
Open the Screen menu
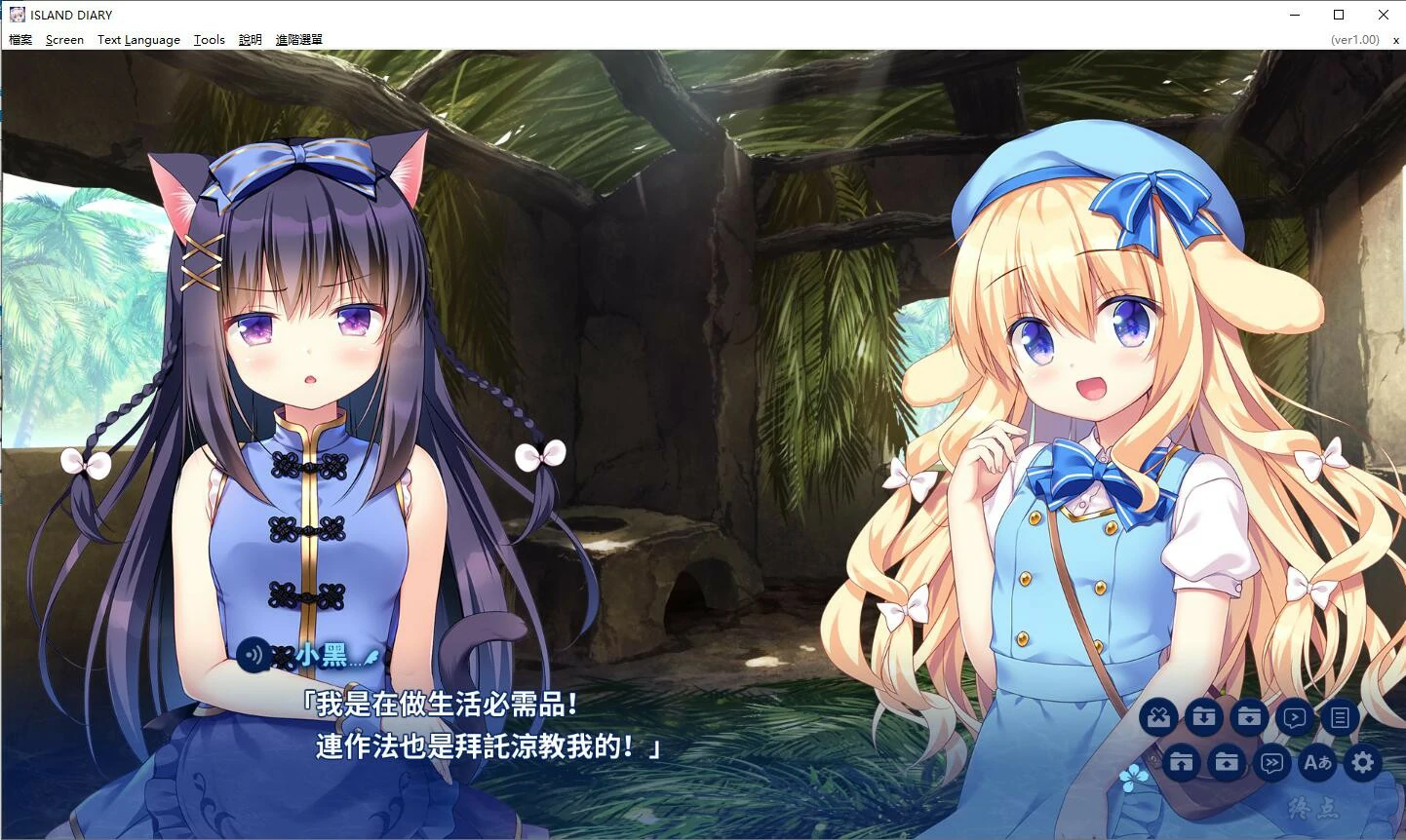pos(64,40)
